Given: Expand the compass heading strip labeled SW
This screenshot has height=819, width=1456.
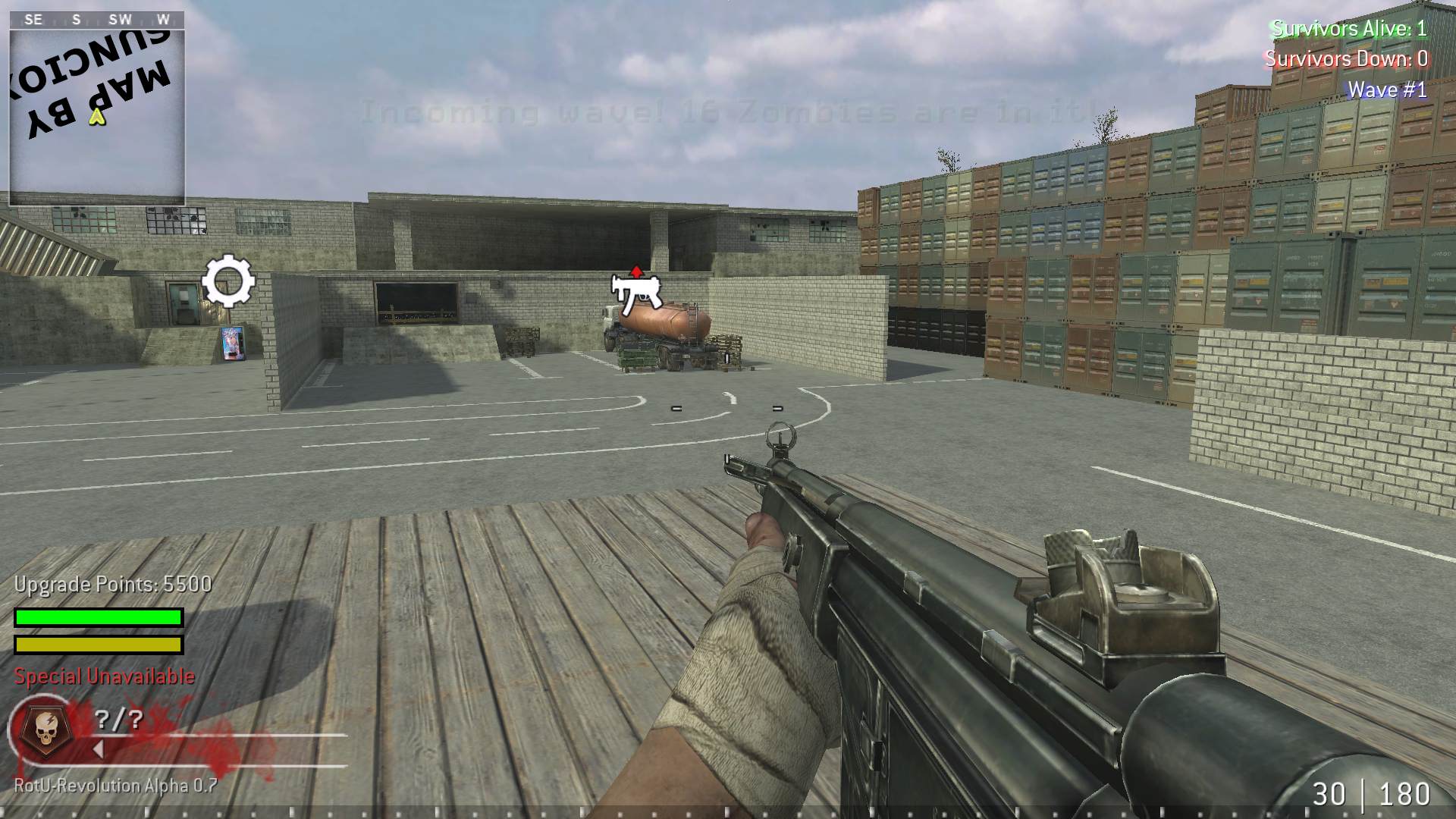Looking at the screenshot, I should [x=120, y=19].
